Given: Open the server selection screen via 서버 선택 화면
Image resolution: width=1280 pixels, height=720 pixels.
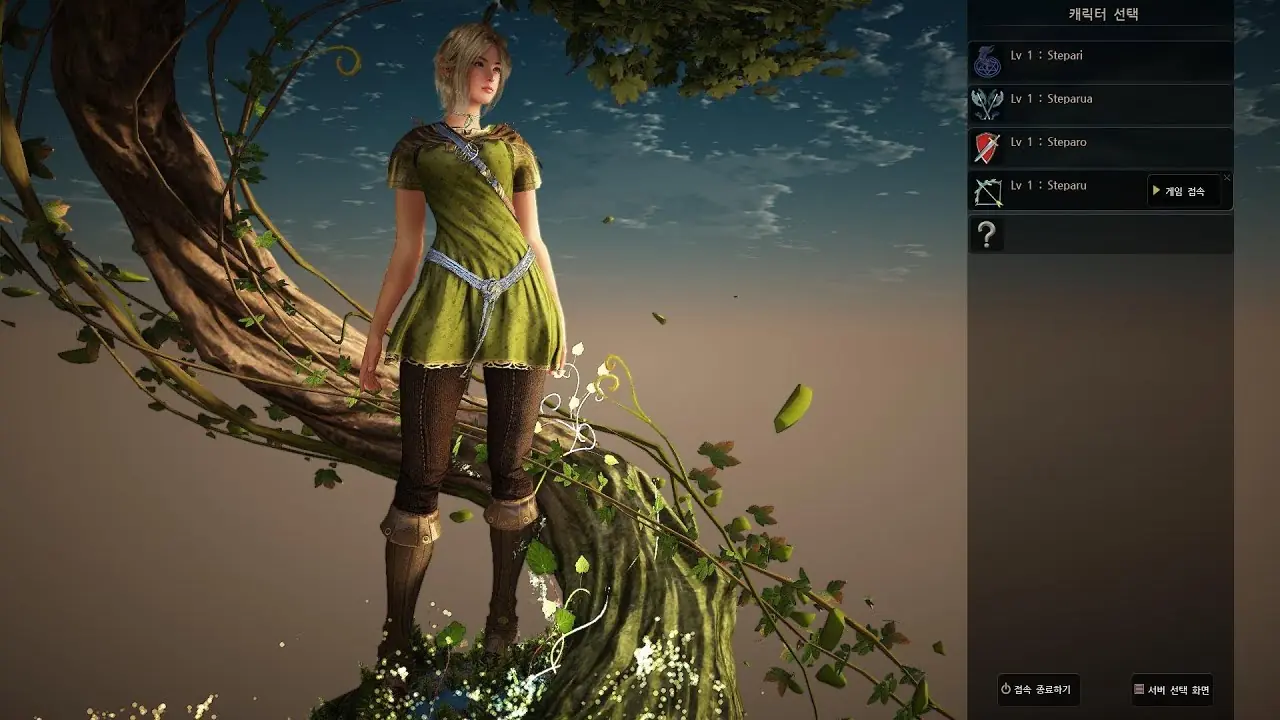Looking at the screenshot, I should pyautogui.click(x=1170, y=690).
